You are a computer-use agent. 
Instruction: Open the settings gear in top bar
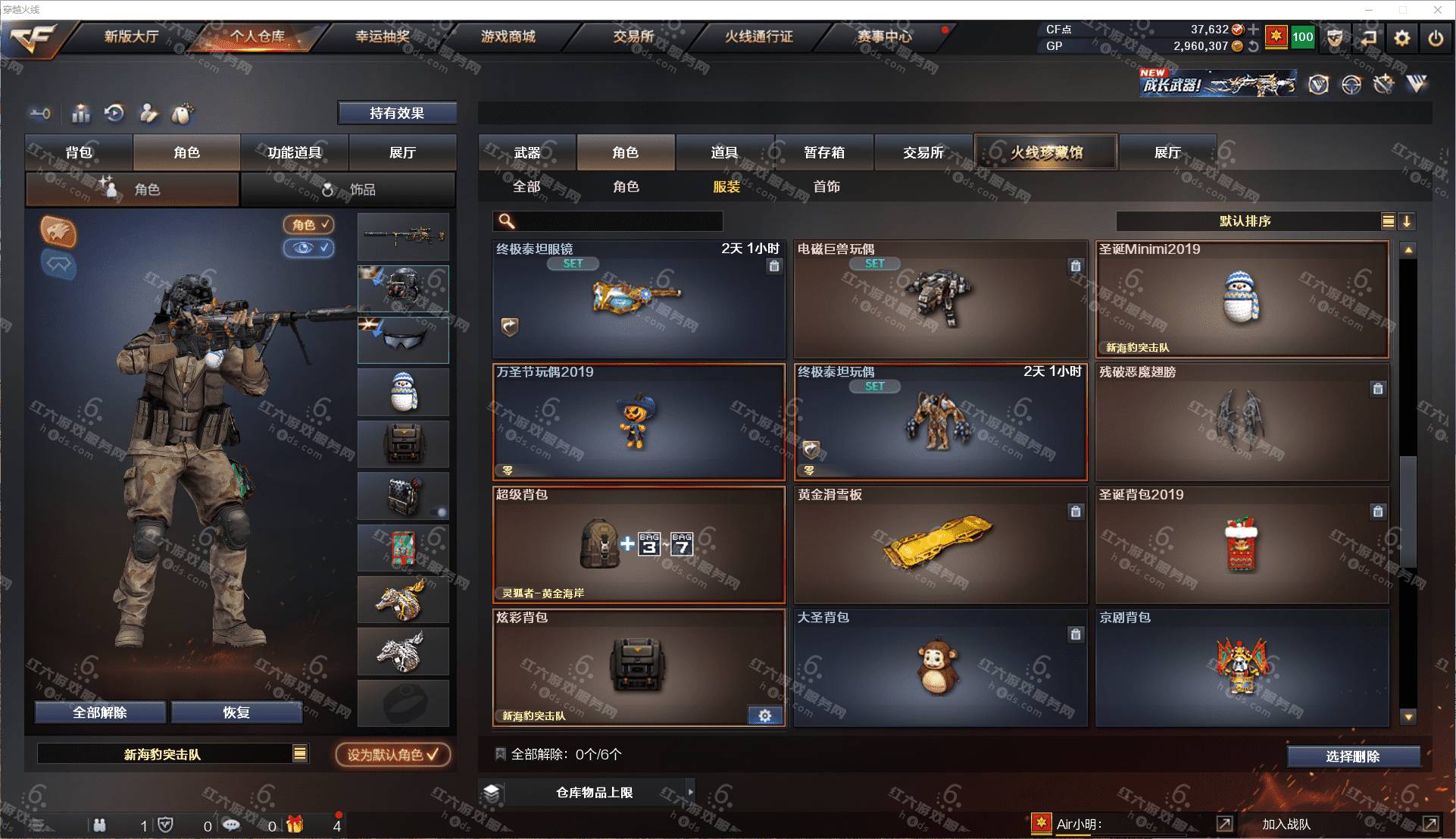[x=1402, y=38]
